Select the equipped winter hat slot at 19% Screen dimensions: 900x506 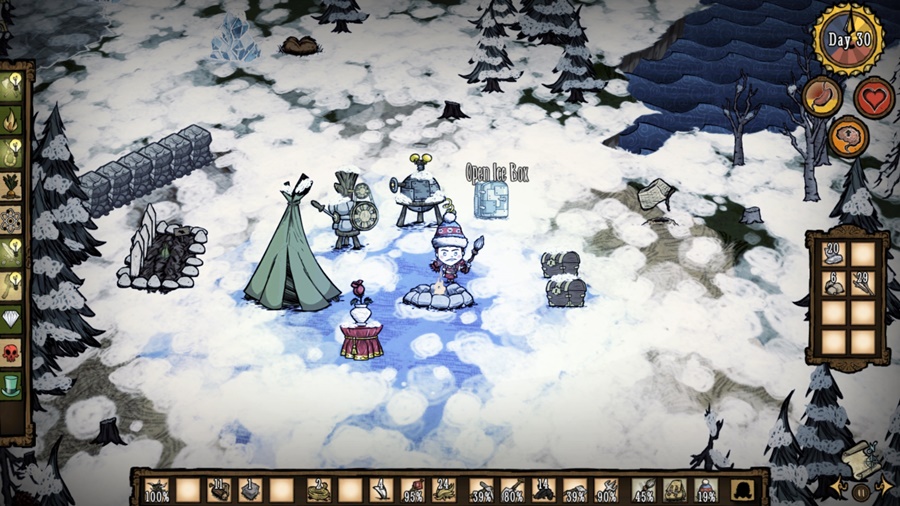point(706,490)
